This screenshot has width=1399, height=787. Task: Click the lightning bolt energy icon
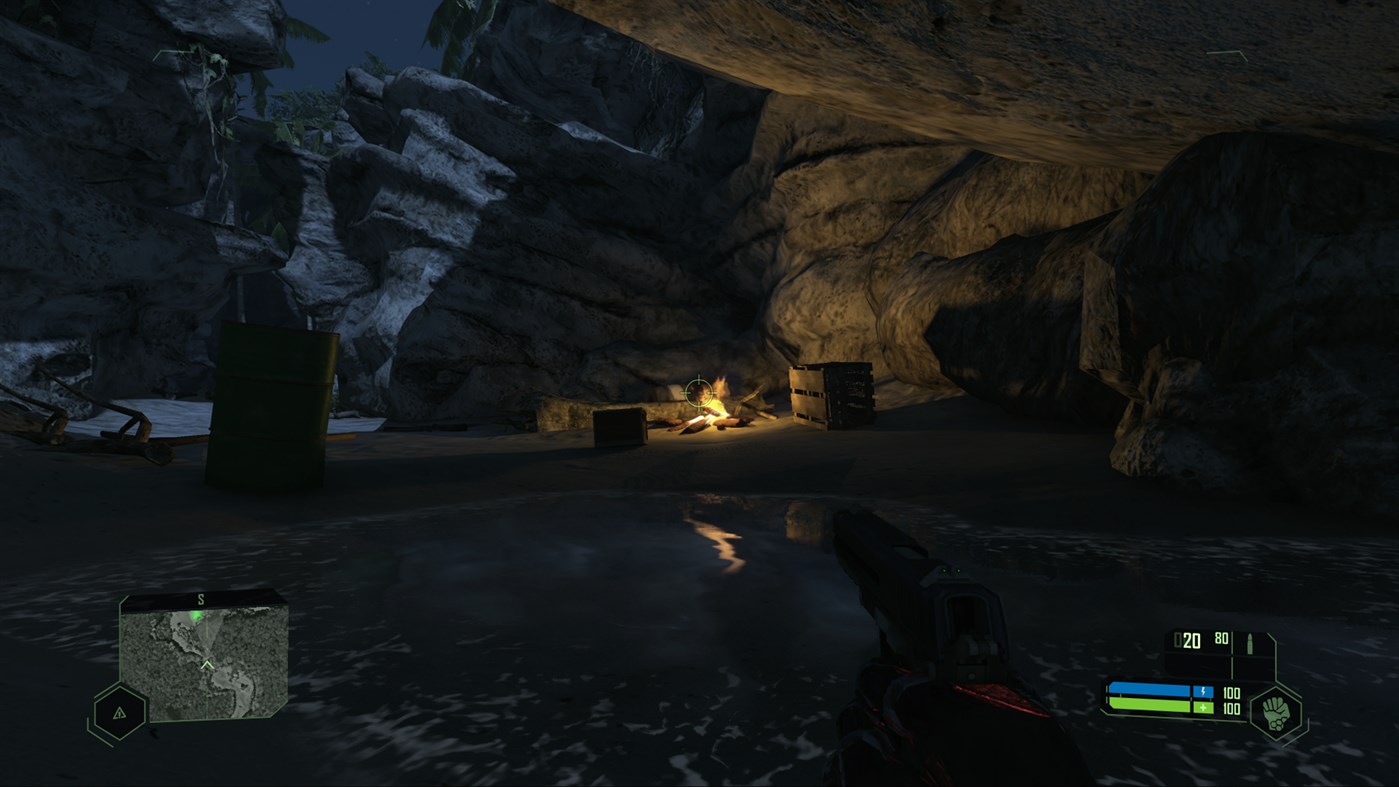[x=1204, y=692]
